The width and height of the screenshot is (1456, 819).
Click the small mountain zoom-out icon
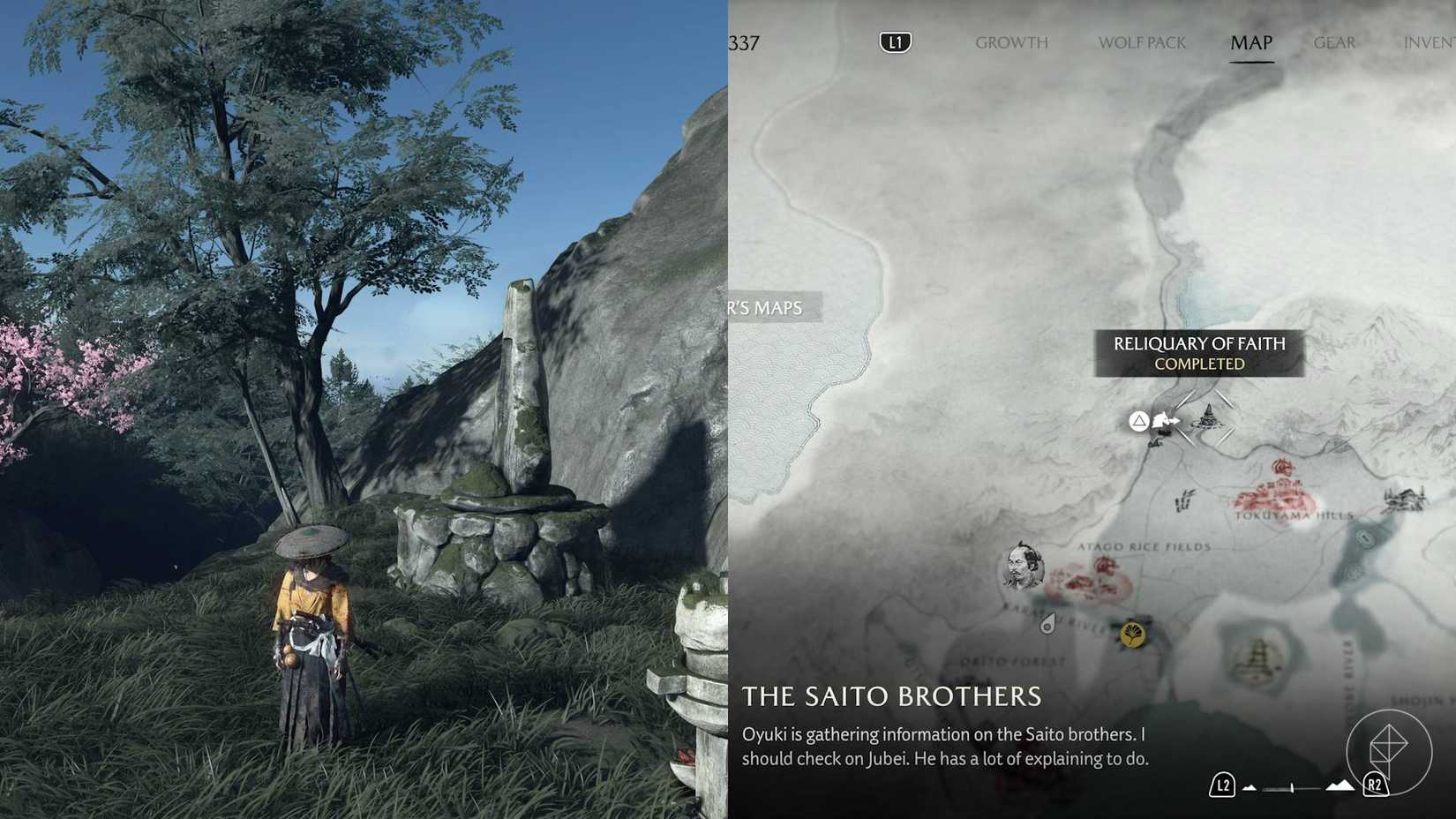click(x=1249, y=787)
